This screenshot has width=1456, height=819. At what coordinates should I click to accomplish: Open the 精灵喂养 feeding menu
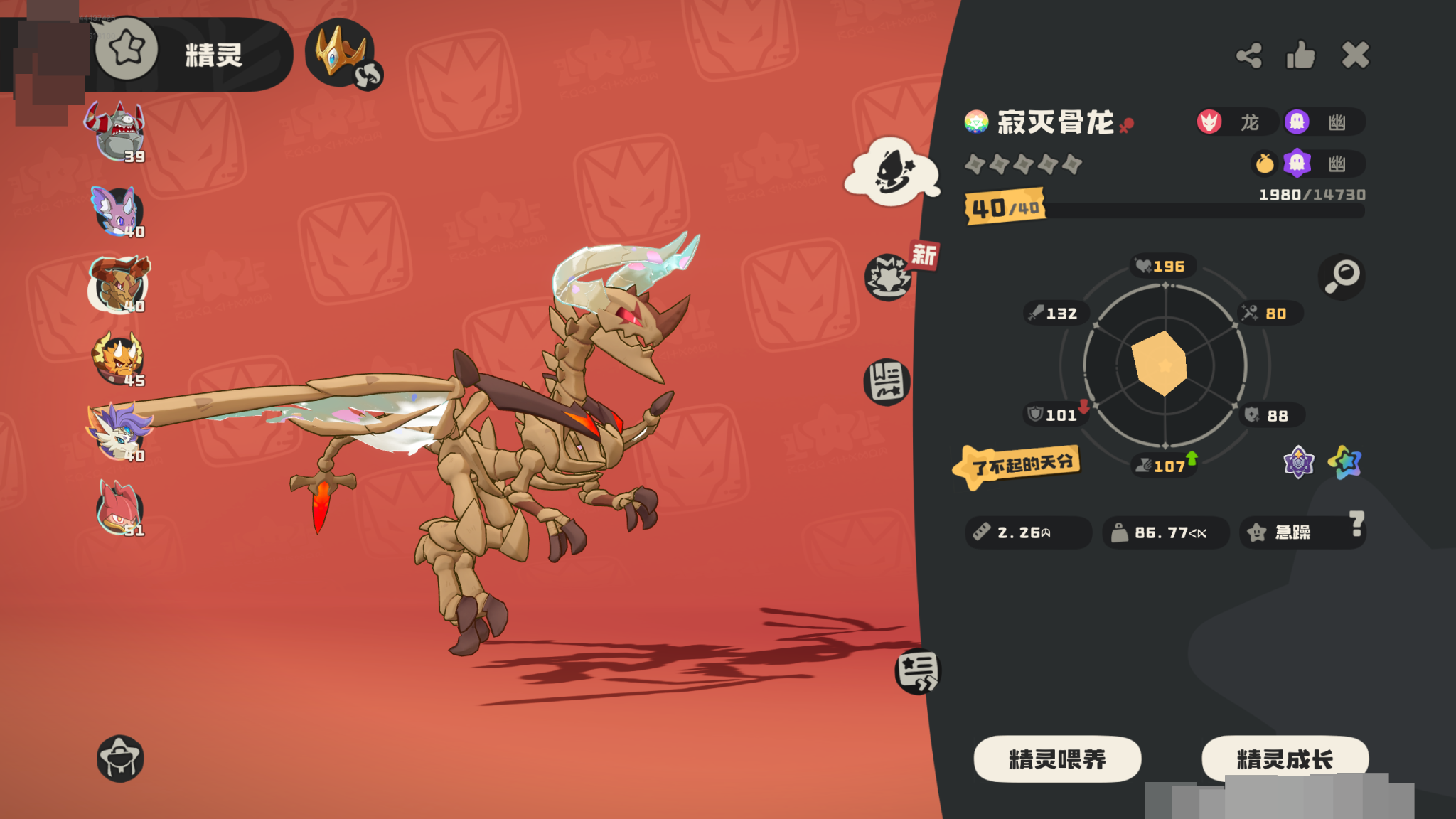[1057, 759]
